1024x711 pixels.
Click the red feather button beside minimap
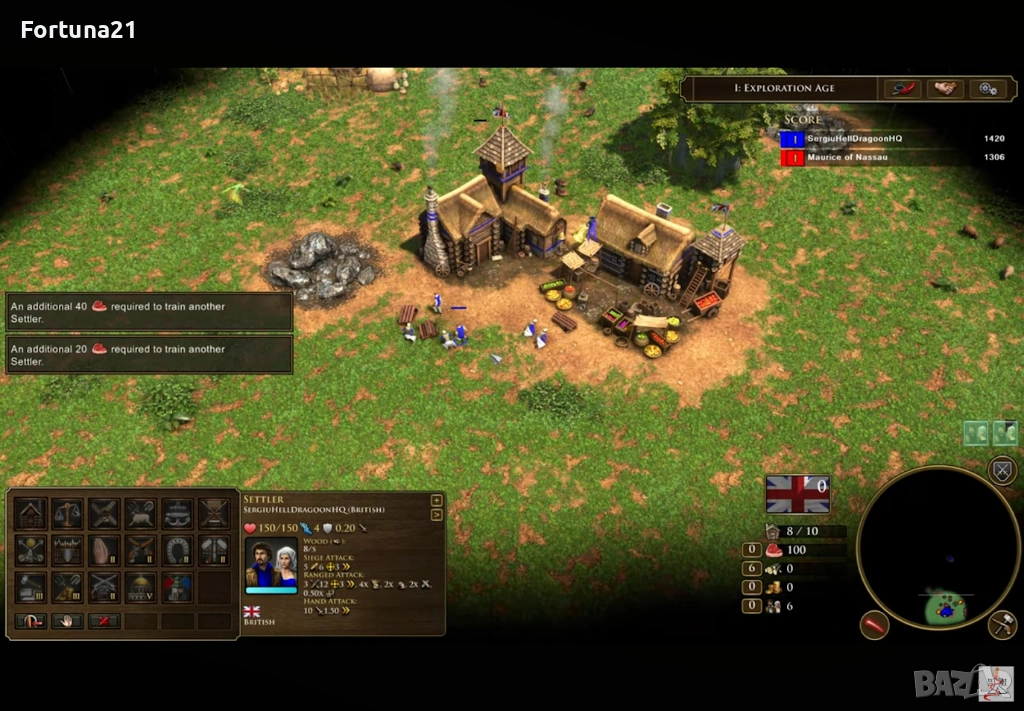coord(875,625)
